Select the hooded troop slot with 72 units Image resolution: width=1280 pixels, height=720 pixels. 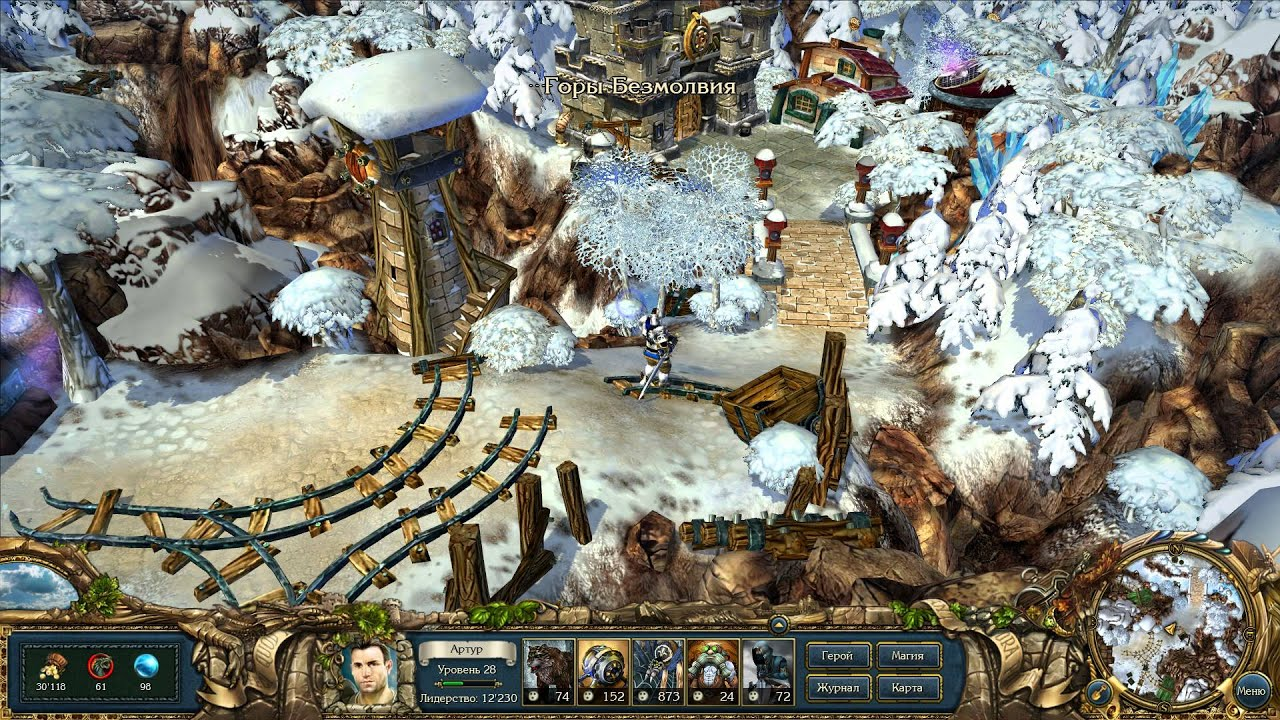(x=768, y=671)
